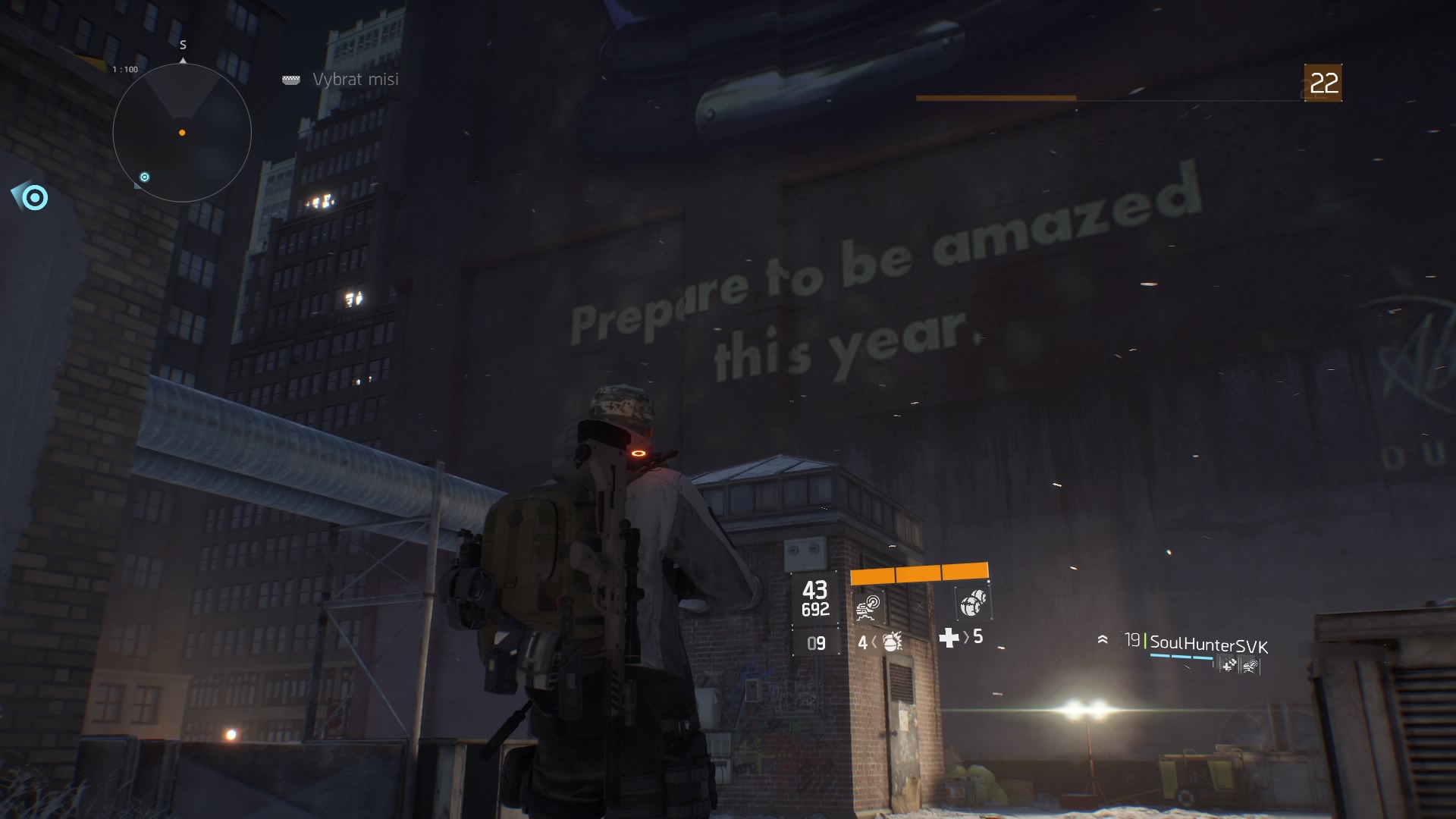Activate the turret skill icon

[x=867, y=607]
